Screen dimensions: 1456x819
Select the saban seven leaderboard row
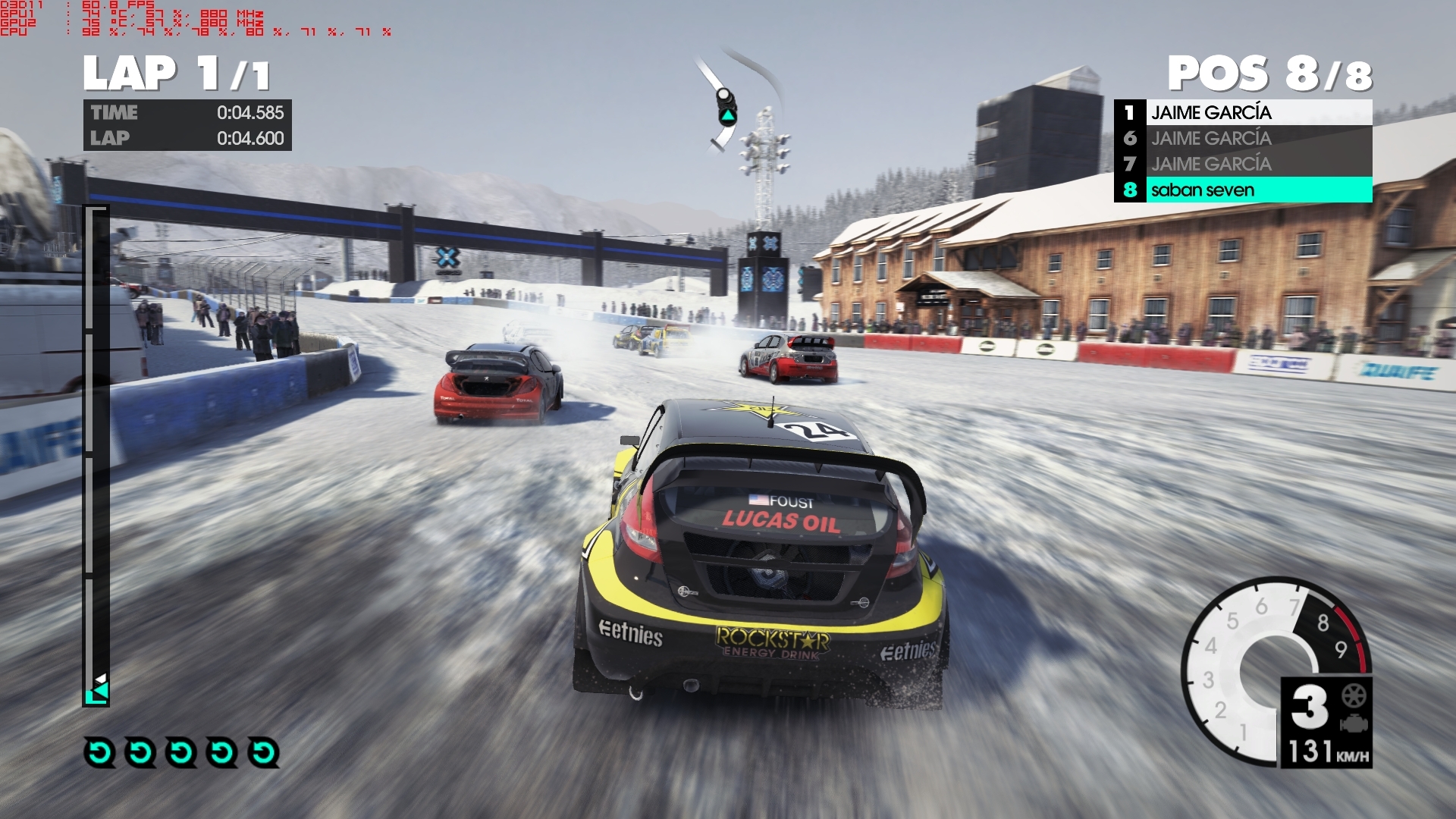(x=1242, y=190)
